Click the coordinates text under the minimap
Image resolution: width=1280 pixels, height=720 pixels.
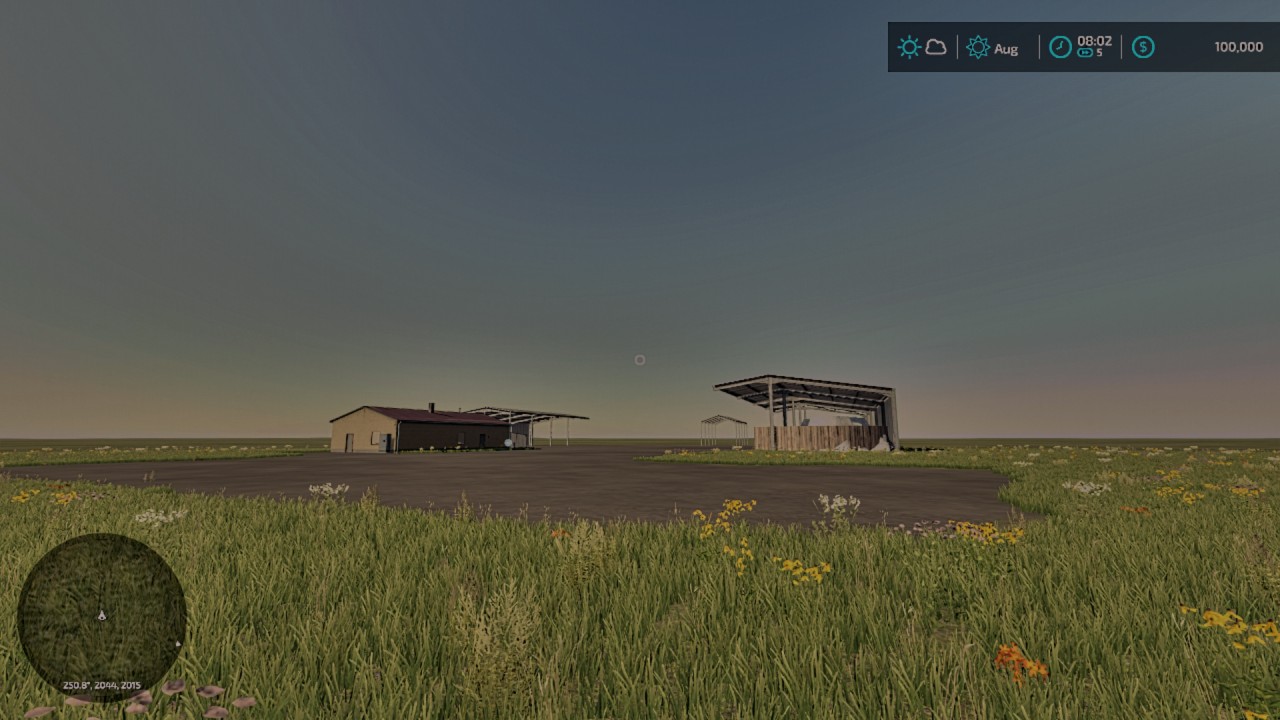tap(102, 685)
